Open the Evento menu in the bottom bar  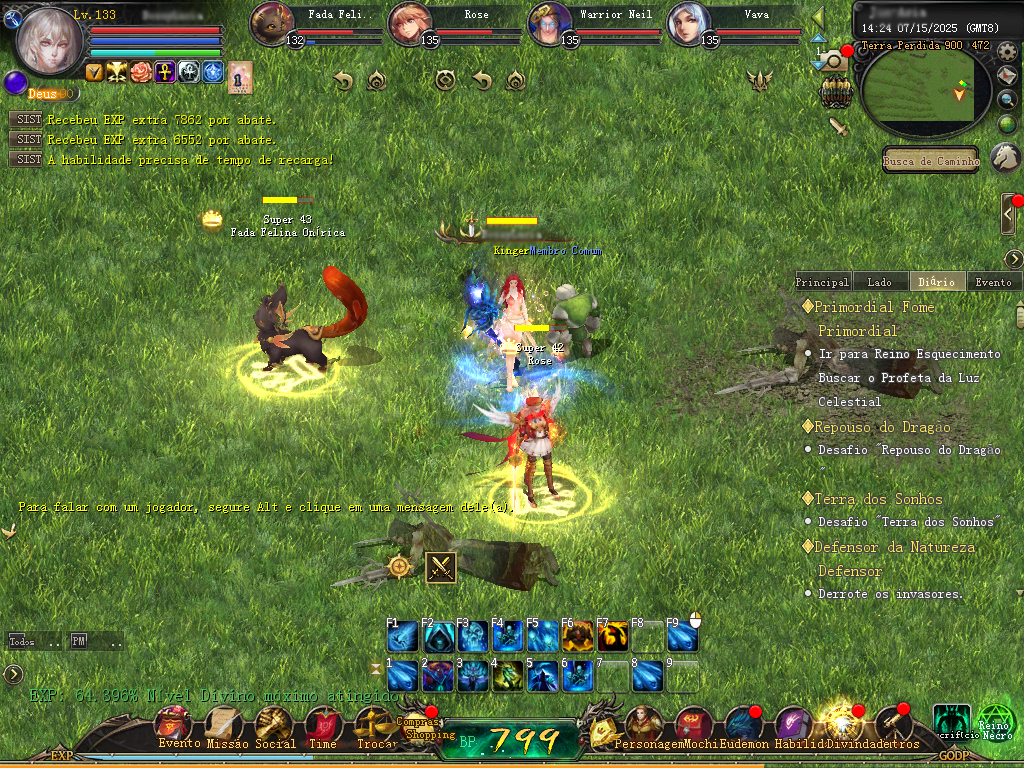pos(173,725)
